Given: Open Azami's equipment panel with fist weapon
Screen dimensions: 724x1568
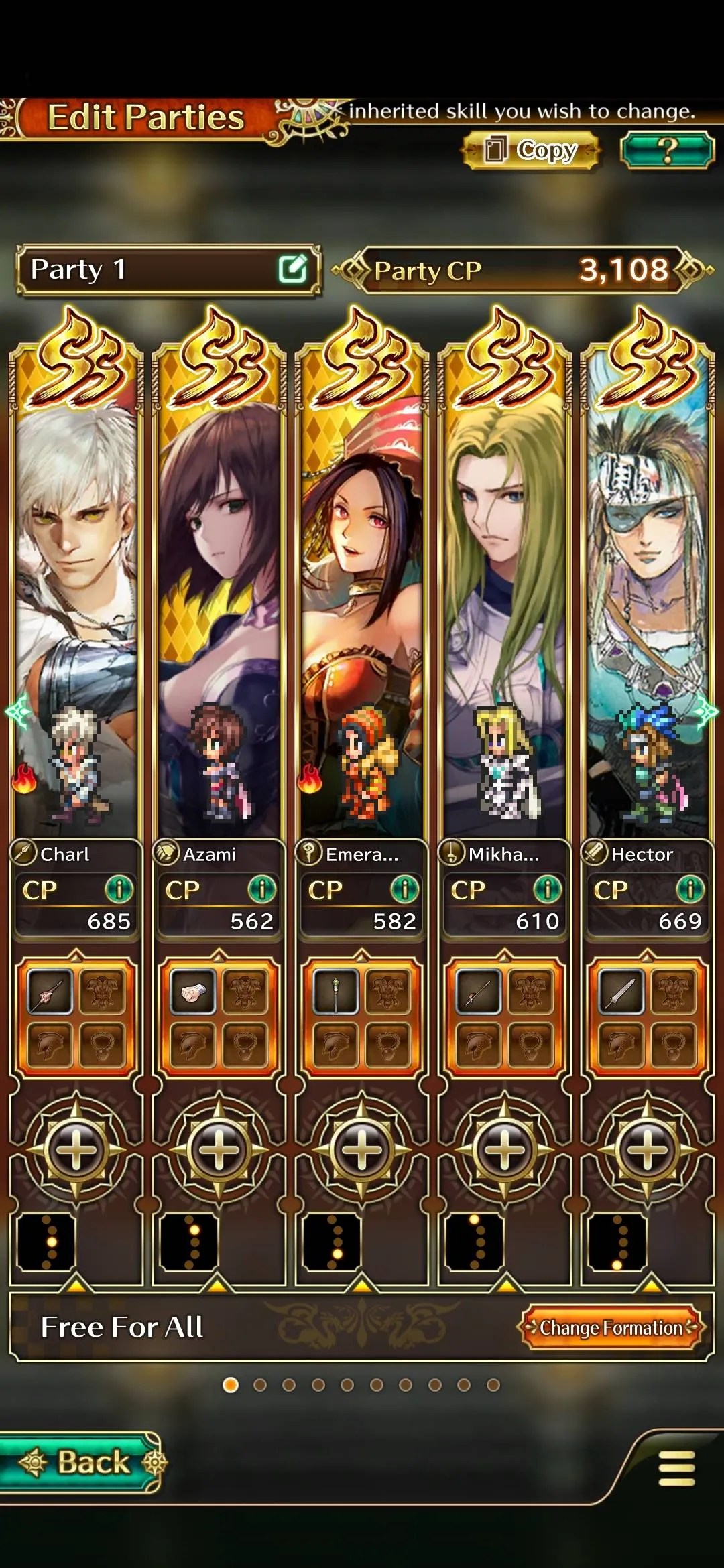Looking at the screenshot, I should pyautogui.click(x=219, y=1018).
